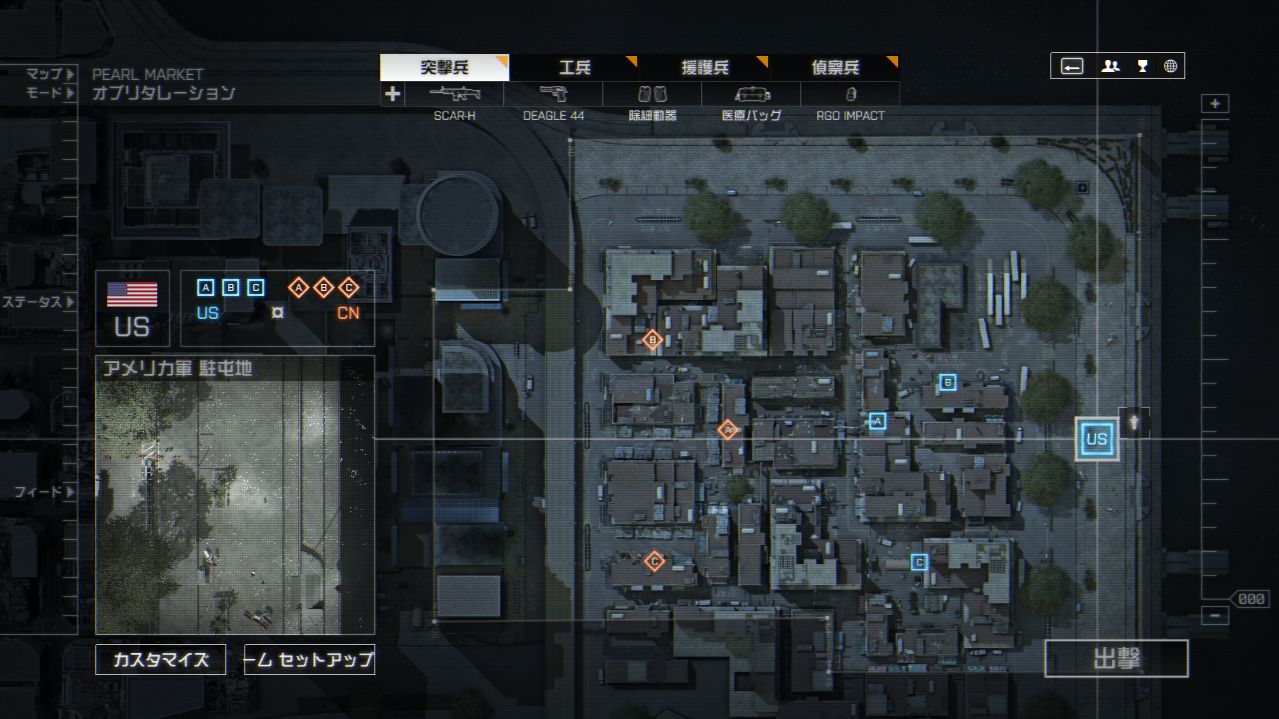The width and height of the screenshot is (1279, 719).
Task: Zoom out the map with minus
Action: pyautogui.click(x=1215, y=616)
